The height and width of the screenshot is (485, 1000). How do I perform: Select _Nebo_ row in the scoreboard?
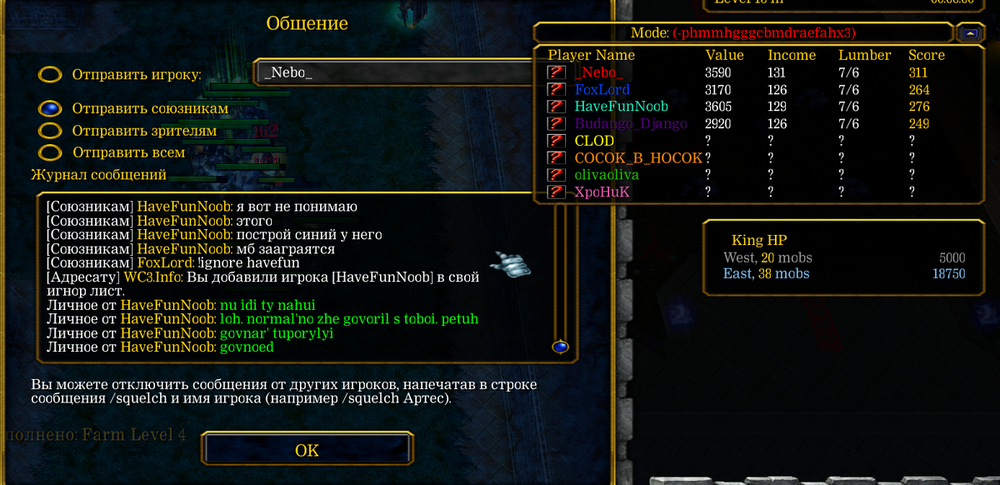pos(598,72)
